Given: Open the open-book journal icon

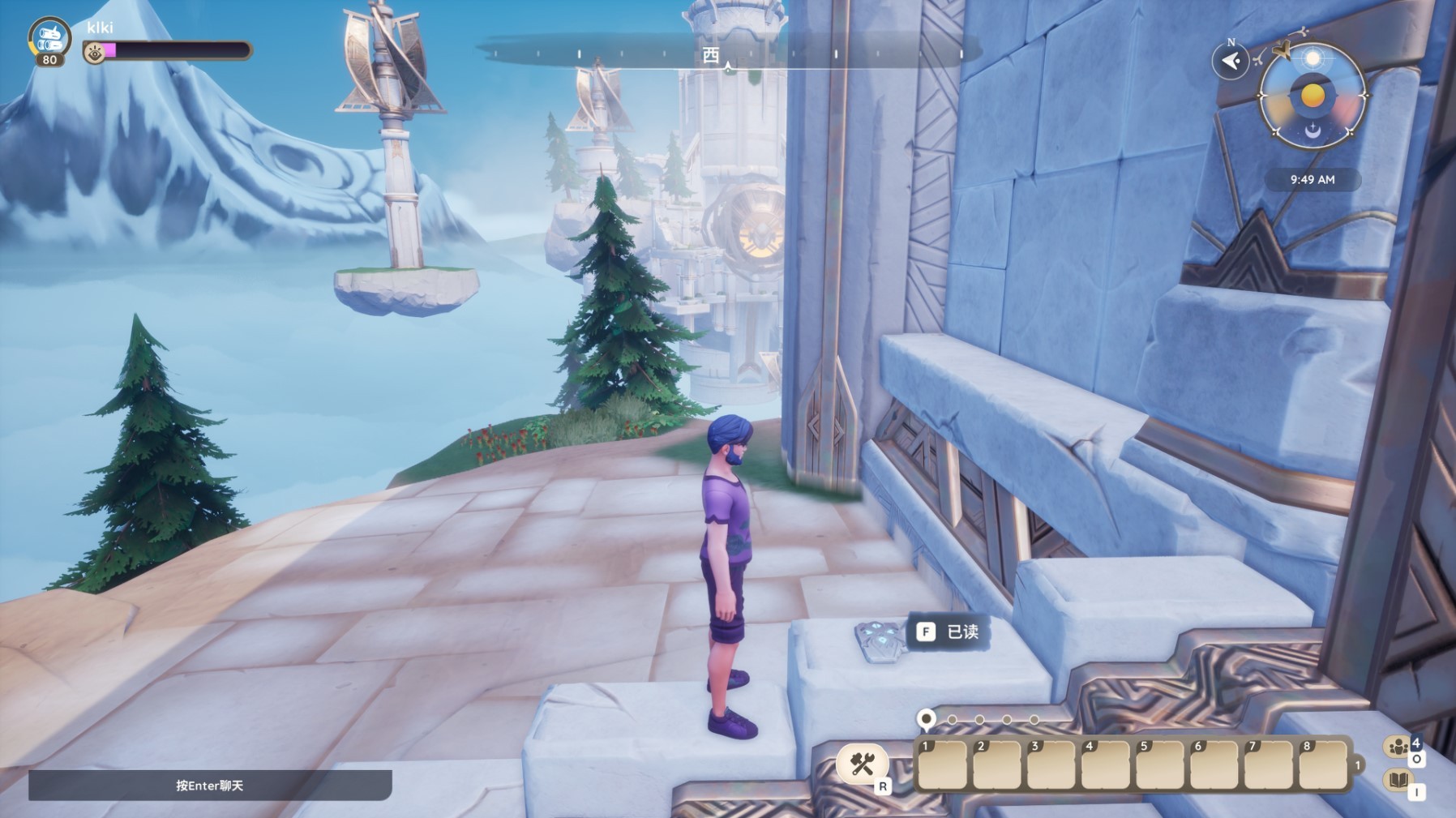Looking at the screenshot, I should coord(1398,781).
